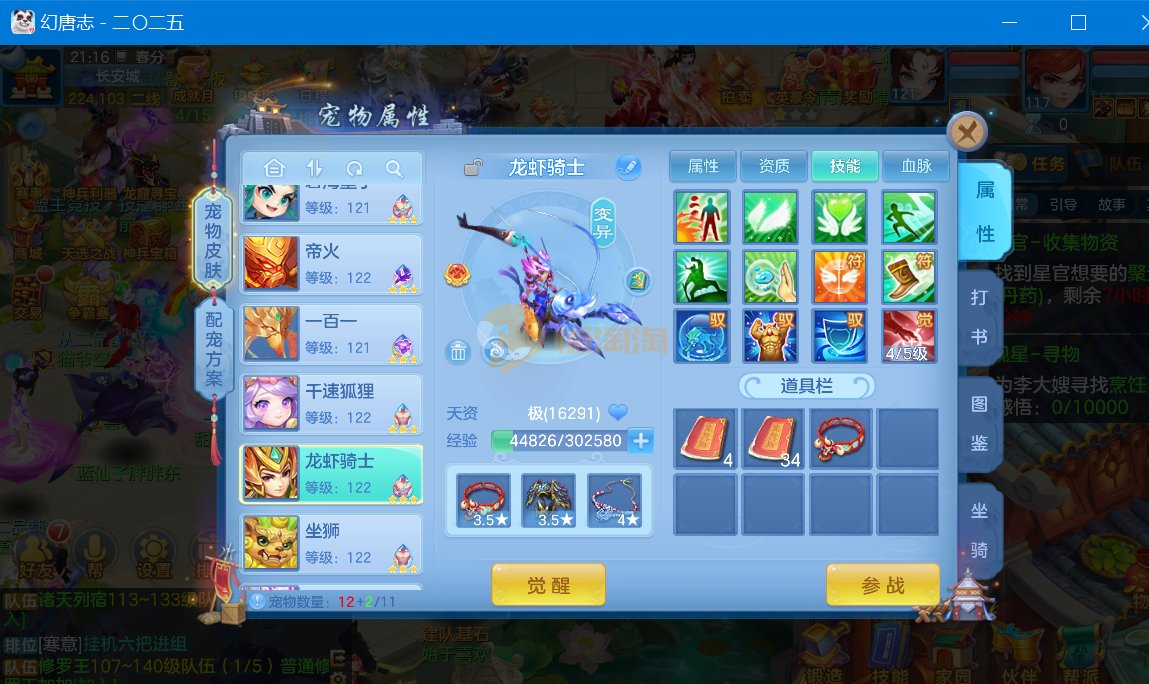This screenshot has height=684, width=1149.
Task: Choose the pet 千速狐狸
Action: pyautogui.click(x=331, y=404)
